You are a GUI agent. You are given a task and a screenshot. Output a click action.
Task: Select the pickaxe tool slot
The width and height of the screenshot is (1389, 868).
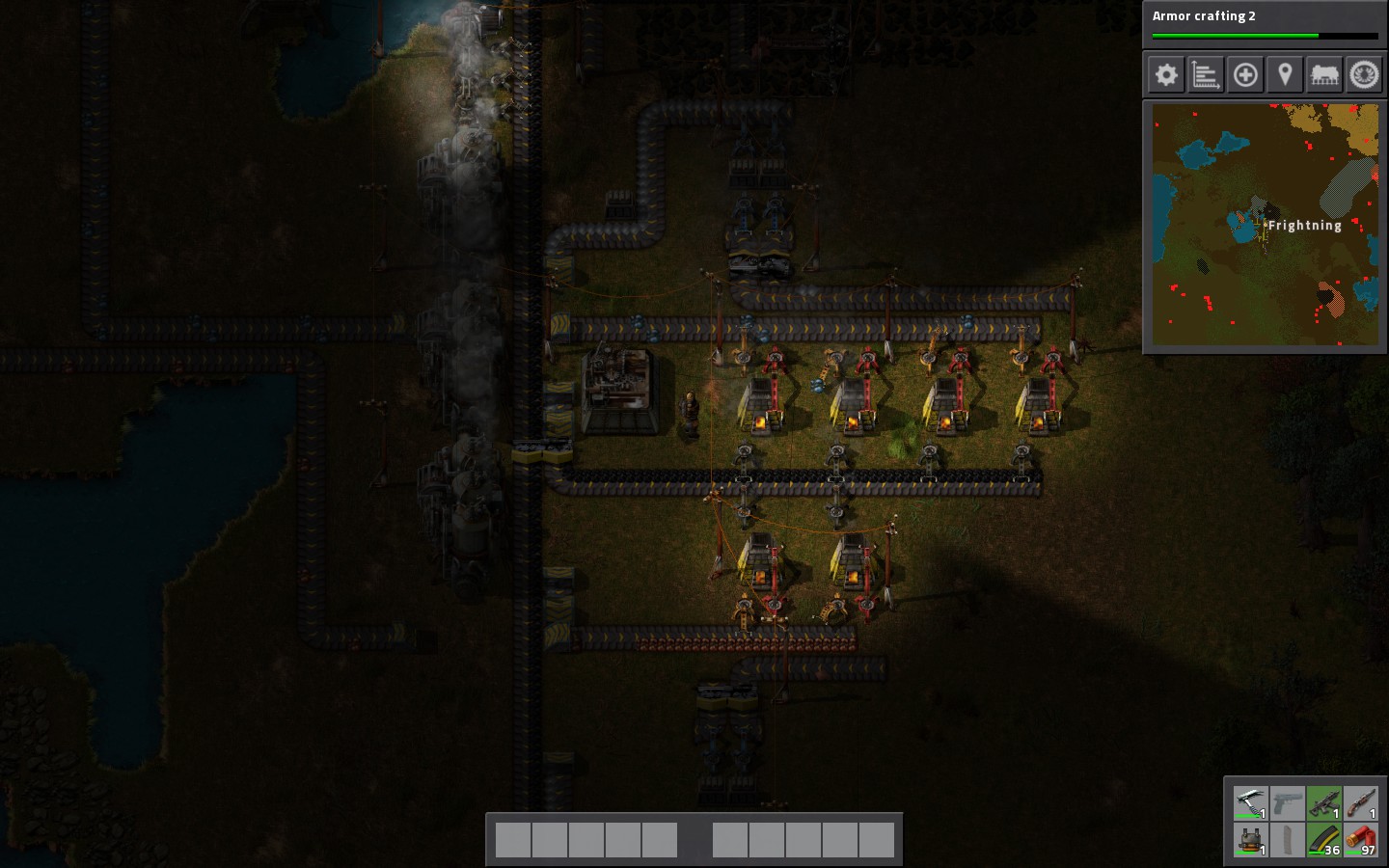tap(1250, 803)
